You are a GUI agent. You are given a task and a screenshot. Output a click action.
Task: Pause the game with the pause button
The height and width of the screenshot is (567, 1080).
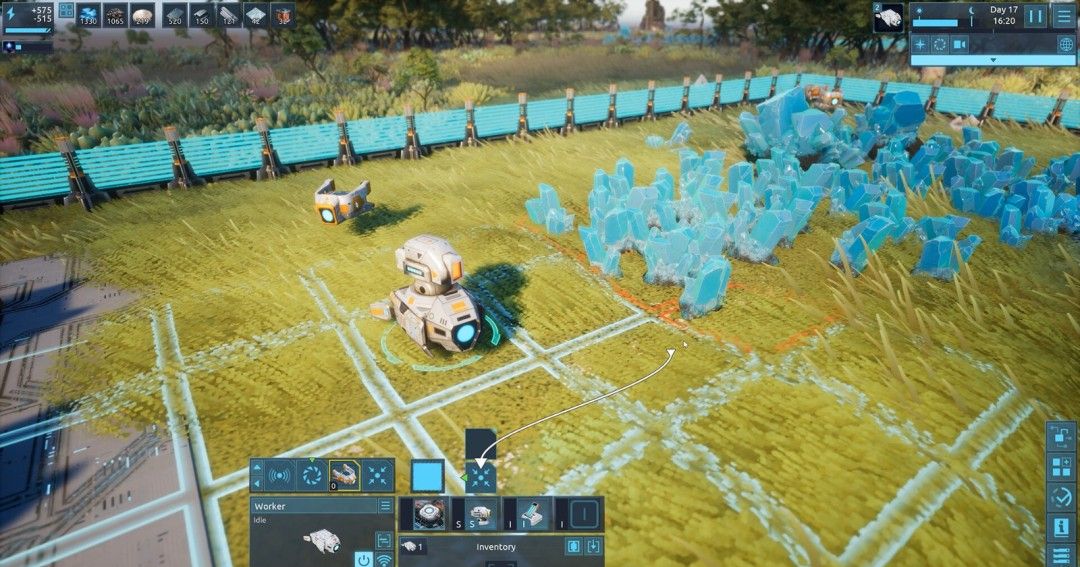pyautogui.click(x=1036, y=16)
